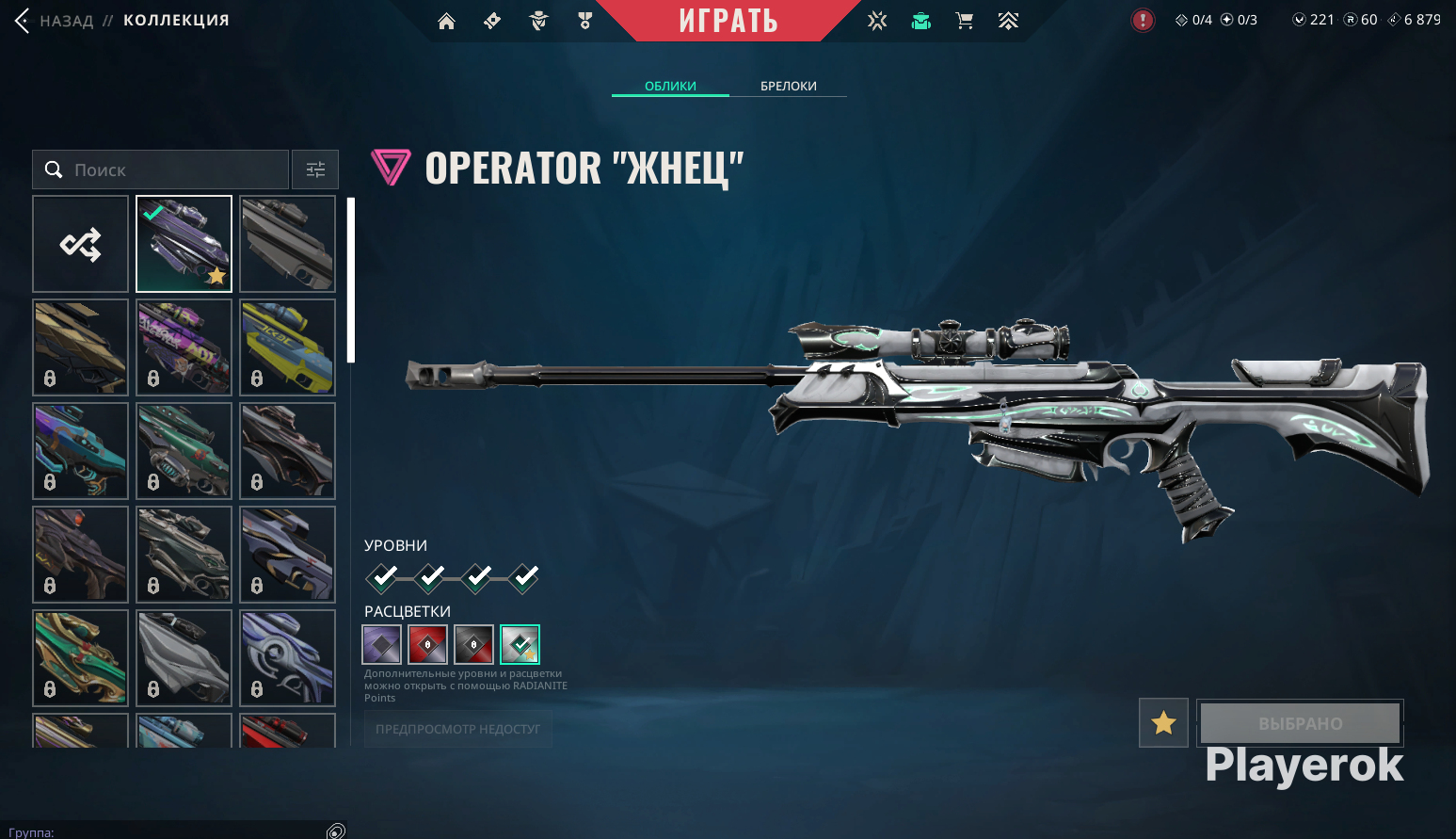Open the store cart icon
This screenshot has width=1456, height=839.
(964, 21)
